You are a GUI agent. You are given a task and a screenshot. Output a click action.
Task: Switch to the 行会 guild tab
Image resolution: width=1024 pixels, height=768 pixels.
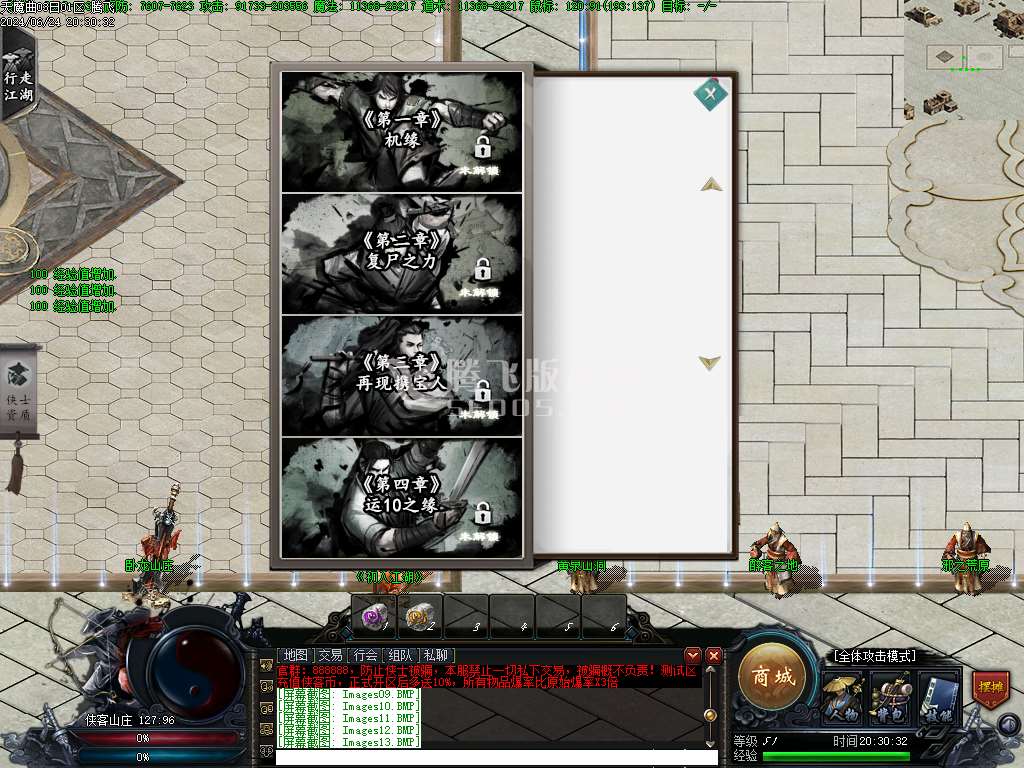click(x=366, y=655)
